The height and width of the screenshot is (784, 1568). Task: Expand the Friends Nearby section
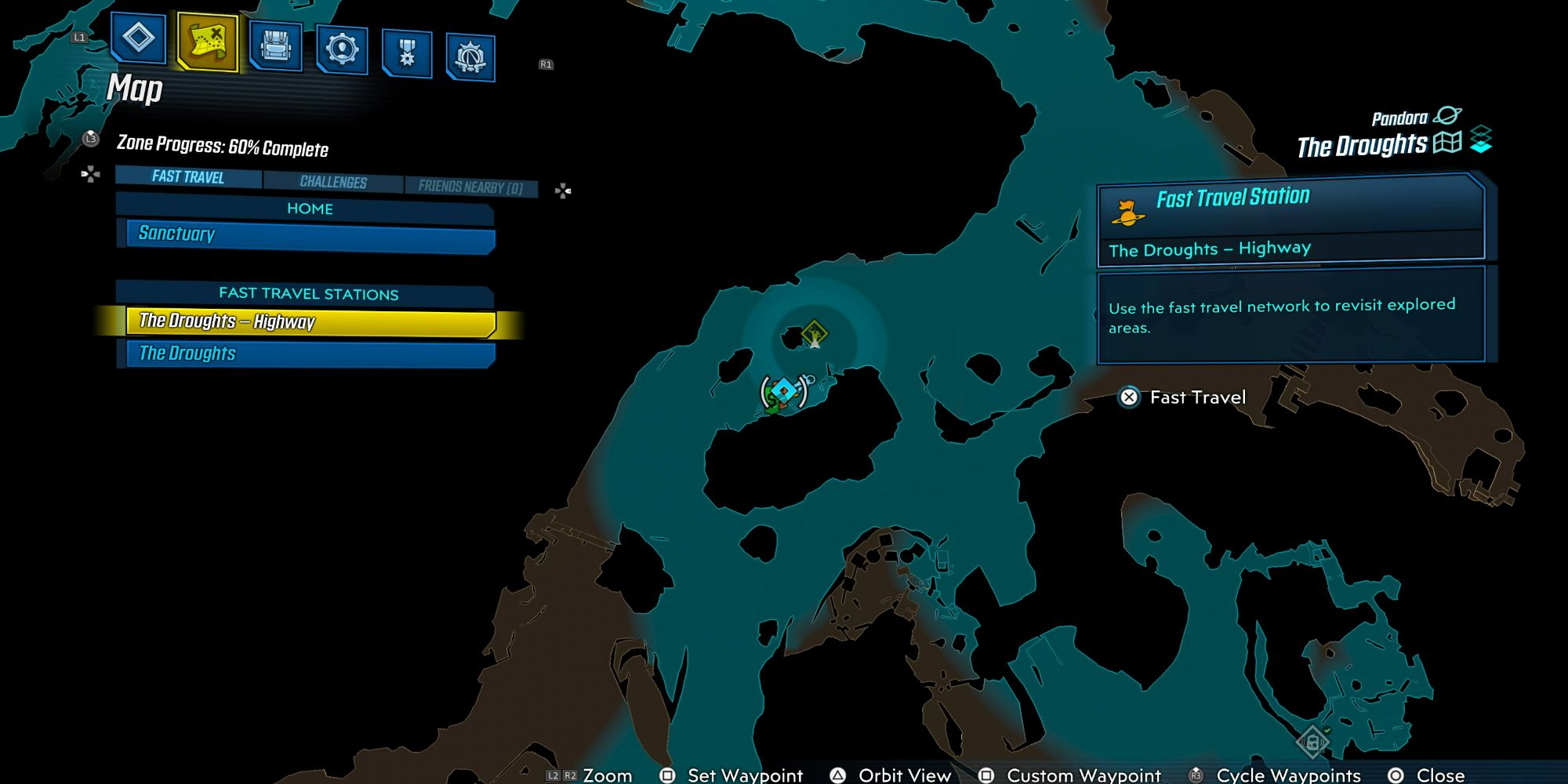pyautogui.click(x=471, y=186)
